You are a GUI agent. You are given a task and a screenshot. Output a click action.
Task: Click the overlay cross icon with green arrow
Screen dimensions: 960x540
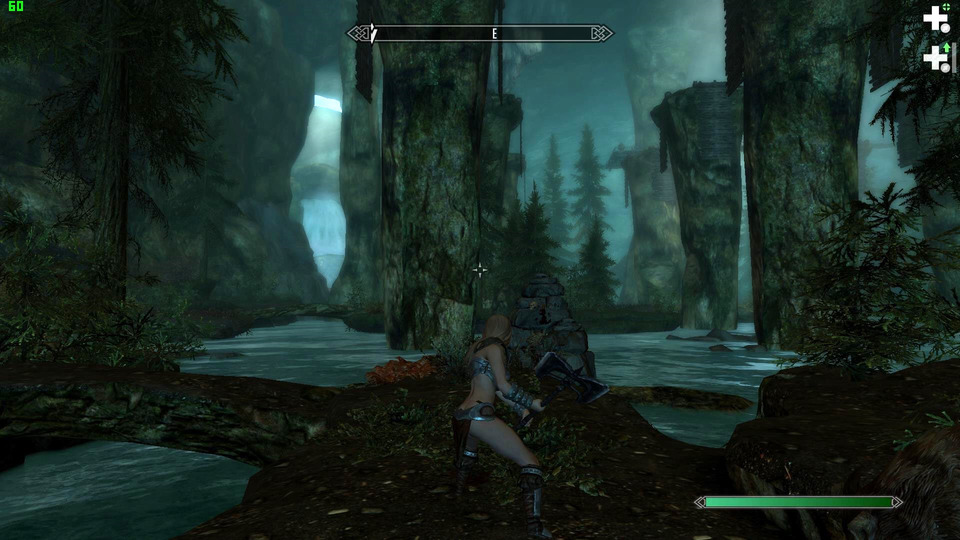click(x=936, y=57)
